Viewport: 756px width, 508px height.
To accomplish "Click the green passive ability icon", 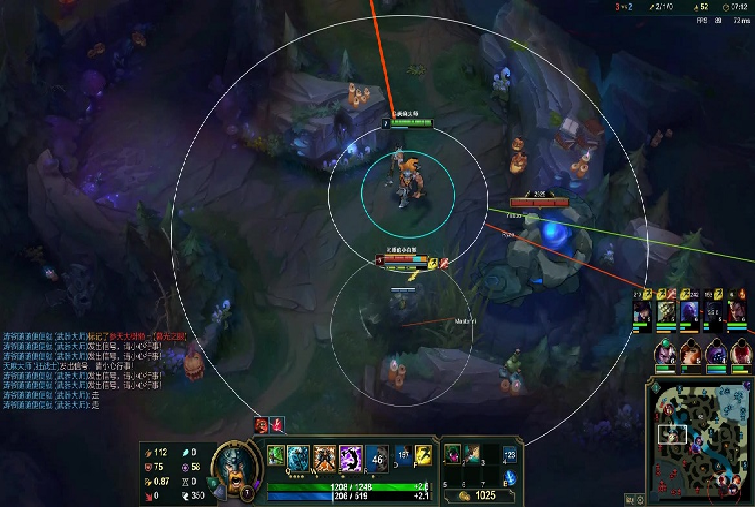I will coord(275,456).
